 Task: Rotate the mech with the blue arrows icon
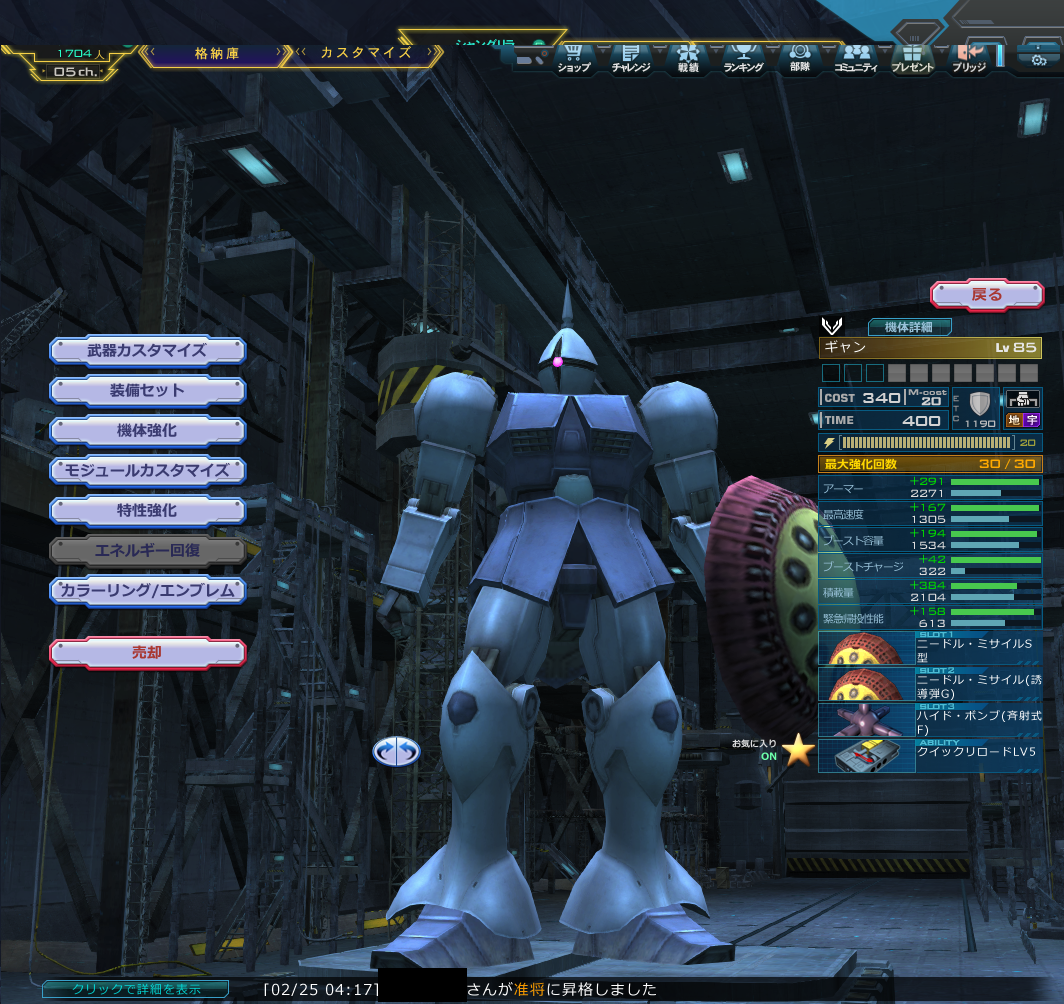pyautogui.click(x=396, y=751)
